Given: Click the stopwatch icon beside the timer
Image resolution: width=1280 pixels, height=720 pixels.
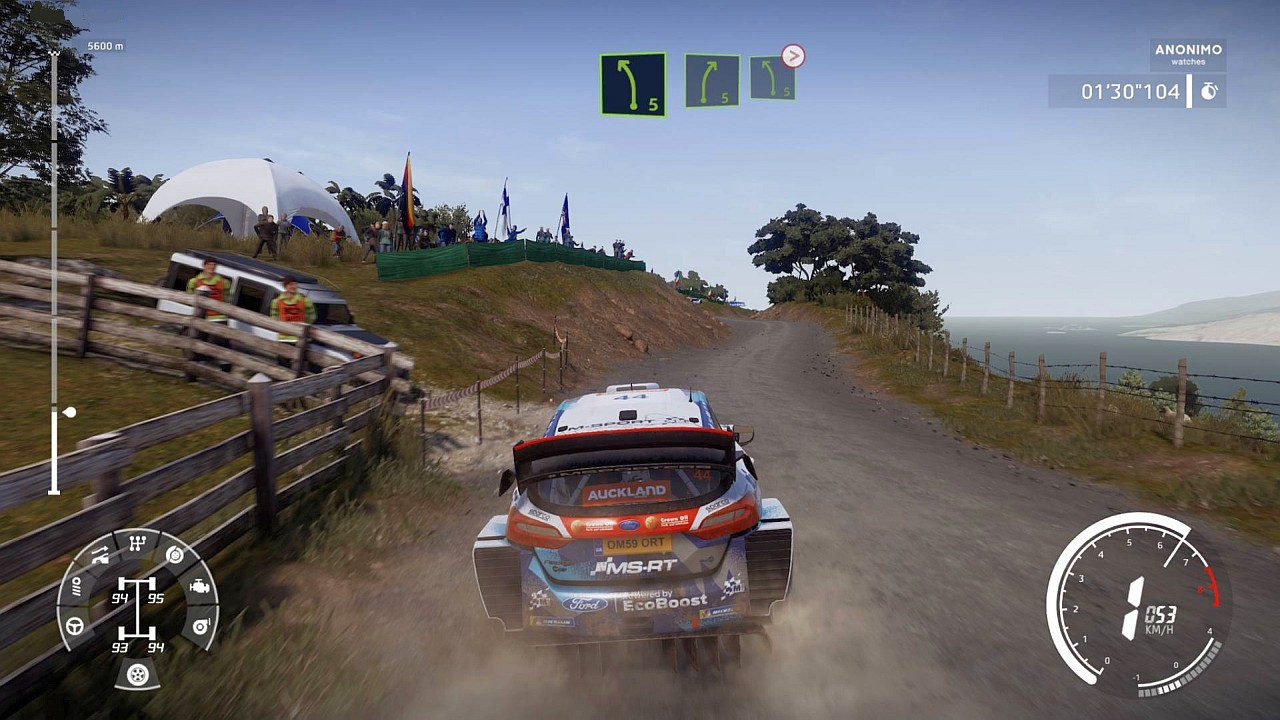Looking at the screenshot, I should pos(1209,92).
